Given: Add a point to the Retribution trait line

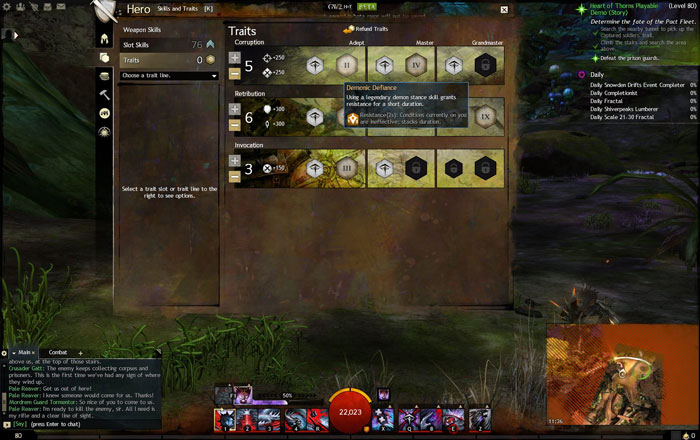Looking at the screenshot, I should coord(235,109).
